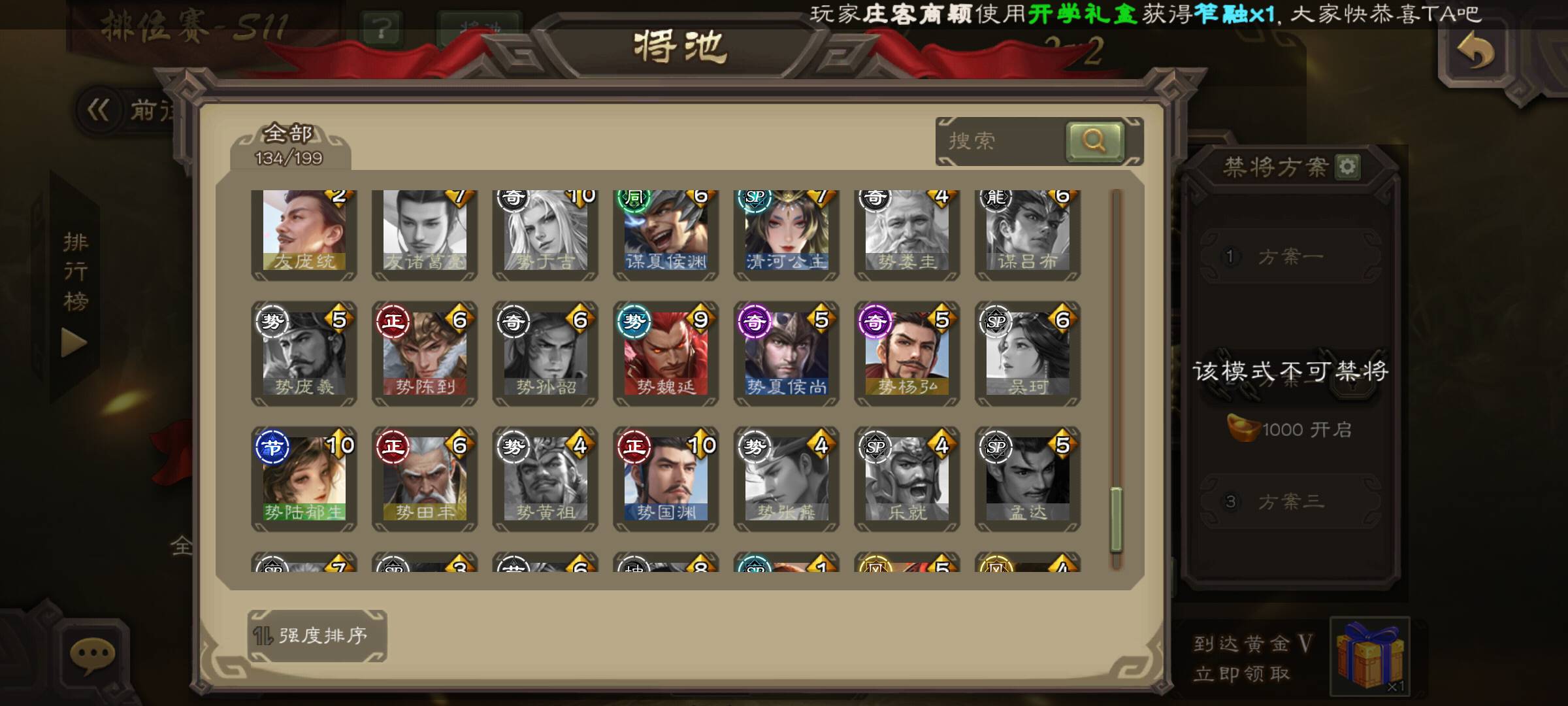The width and height of the screenshot is (1568, 706).
Task: Open the 势夏侯尚 general card
Action: [x=787, y=353]
